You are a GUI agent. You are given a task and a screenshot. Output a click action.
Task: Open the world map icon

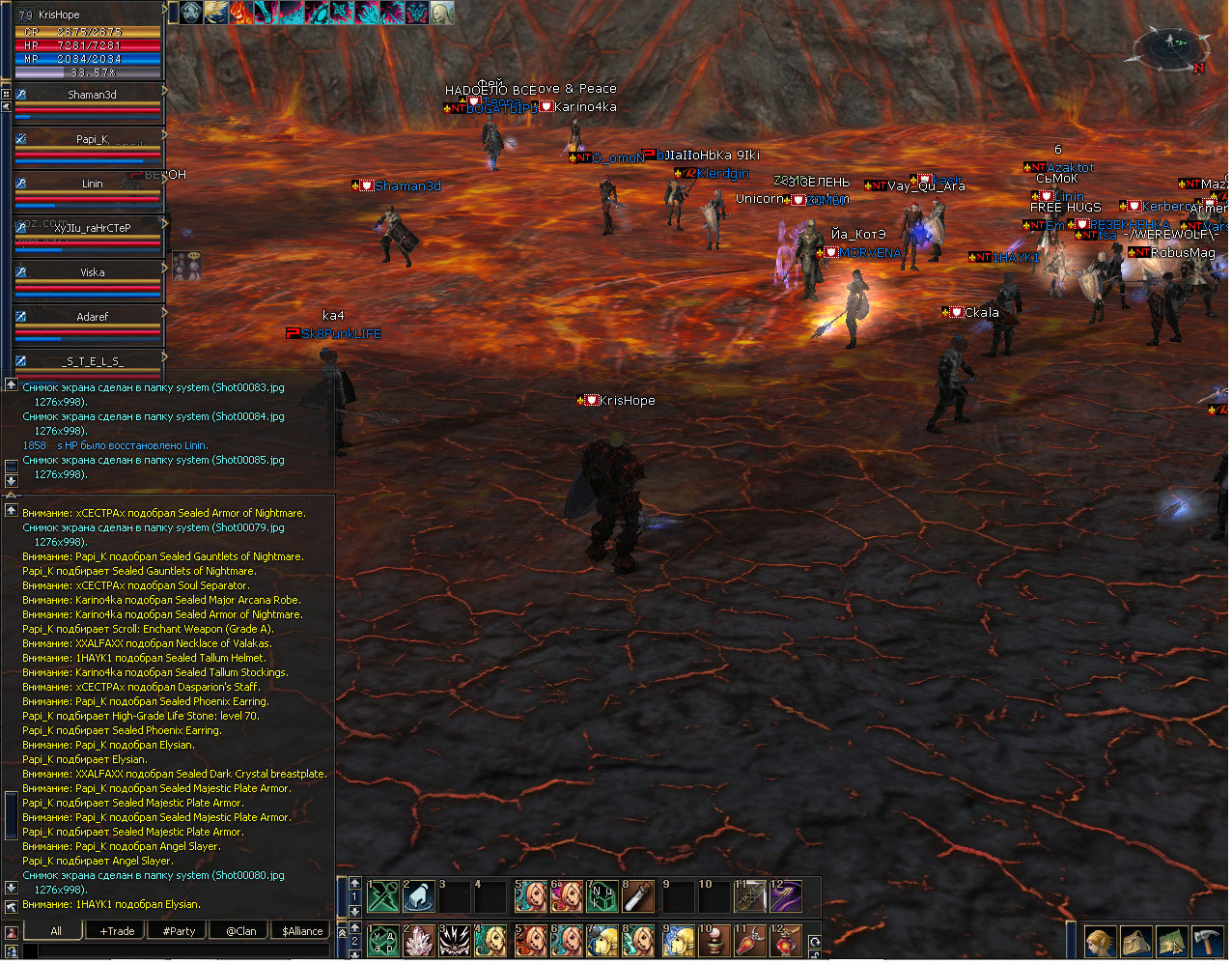tap(1171, 941)
